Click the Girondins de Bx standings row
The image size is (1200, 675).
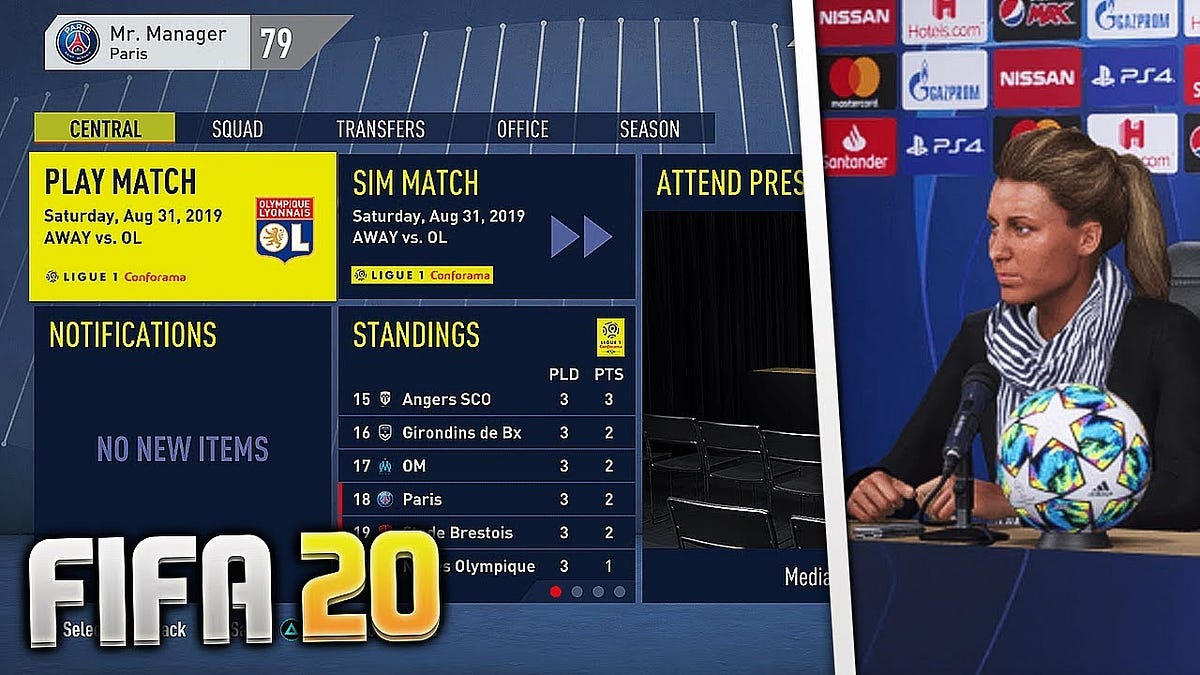point(487,433)
